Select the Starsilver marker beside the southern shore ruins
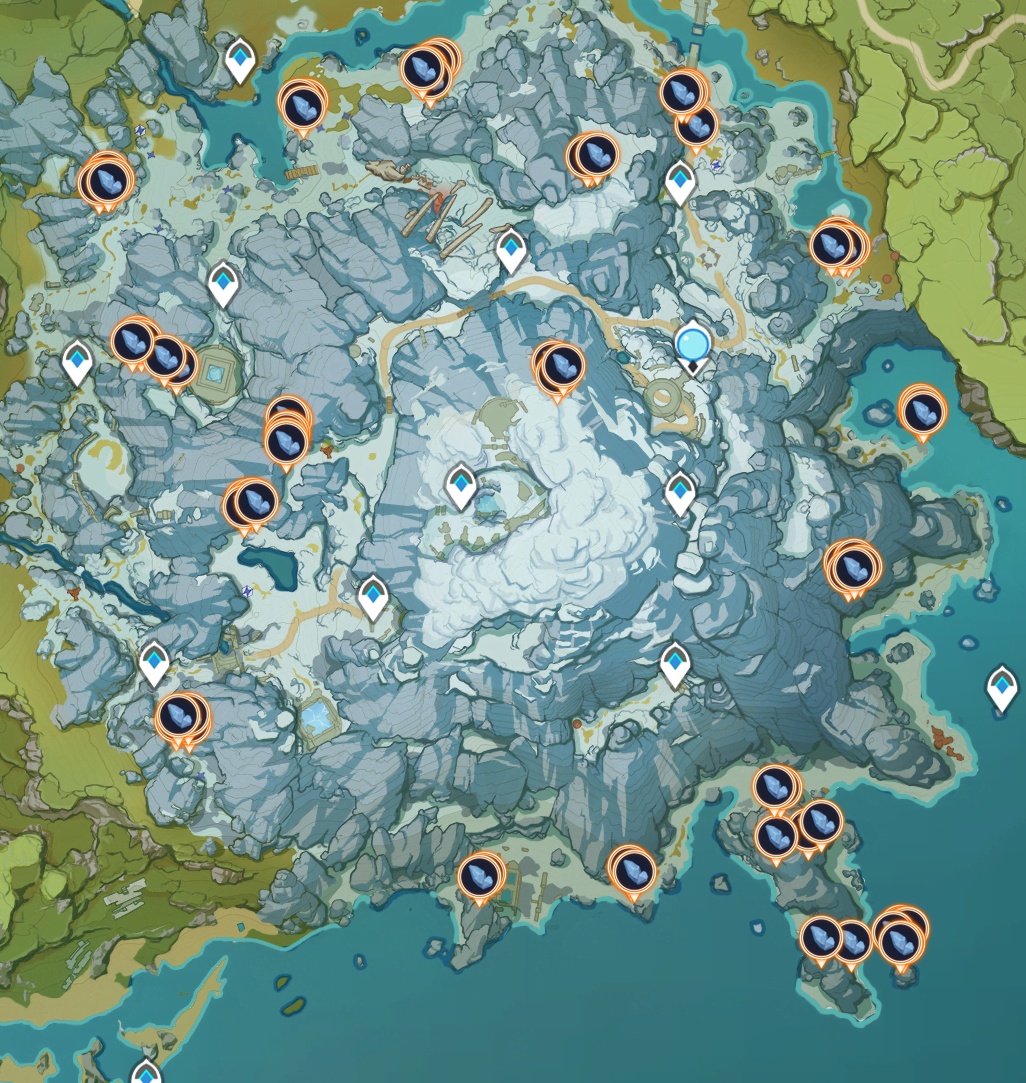The width and height of the screenshot is (1026, 1083). [480, 877]
